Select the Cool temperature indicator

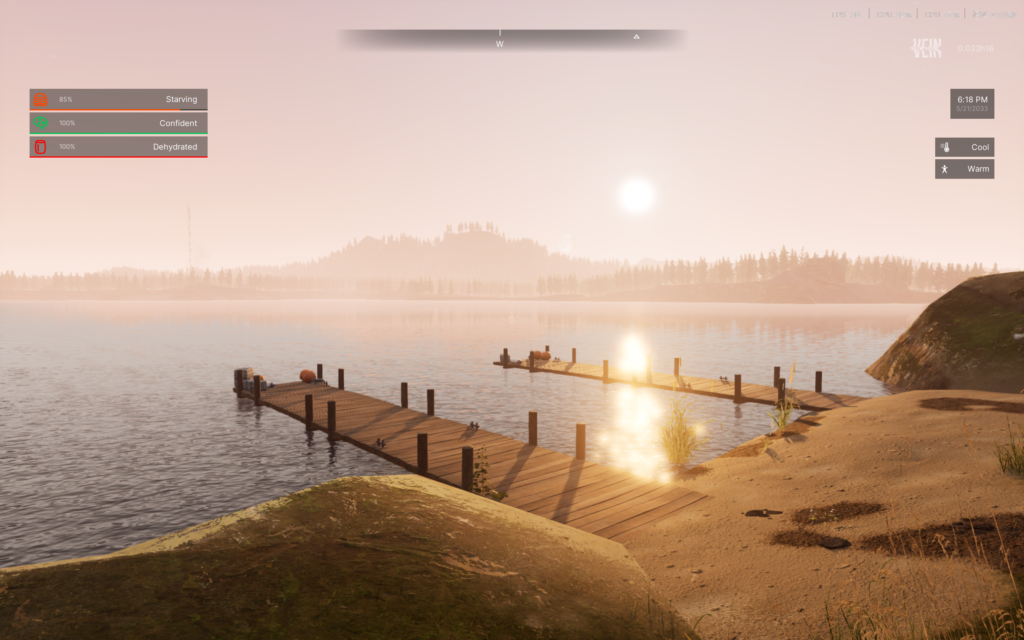pos(964,147)
